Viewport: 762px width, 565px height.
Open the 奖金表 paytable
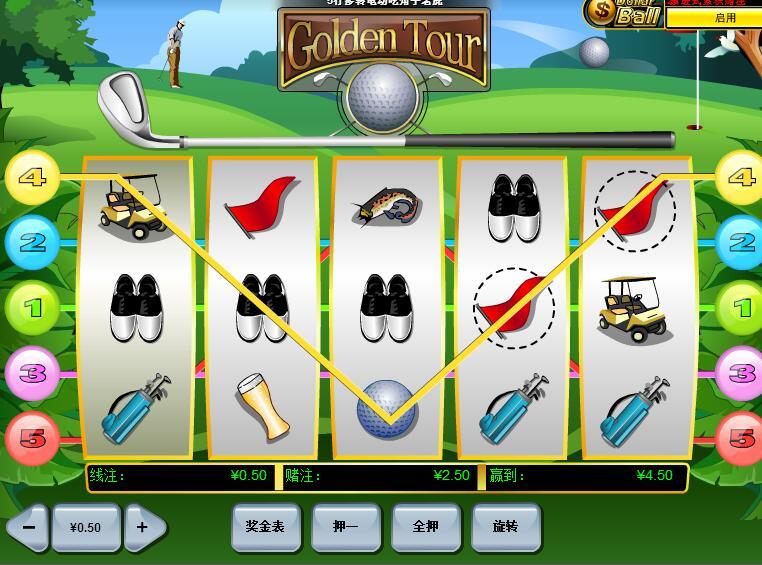click(x=265, y=526)
